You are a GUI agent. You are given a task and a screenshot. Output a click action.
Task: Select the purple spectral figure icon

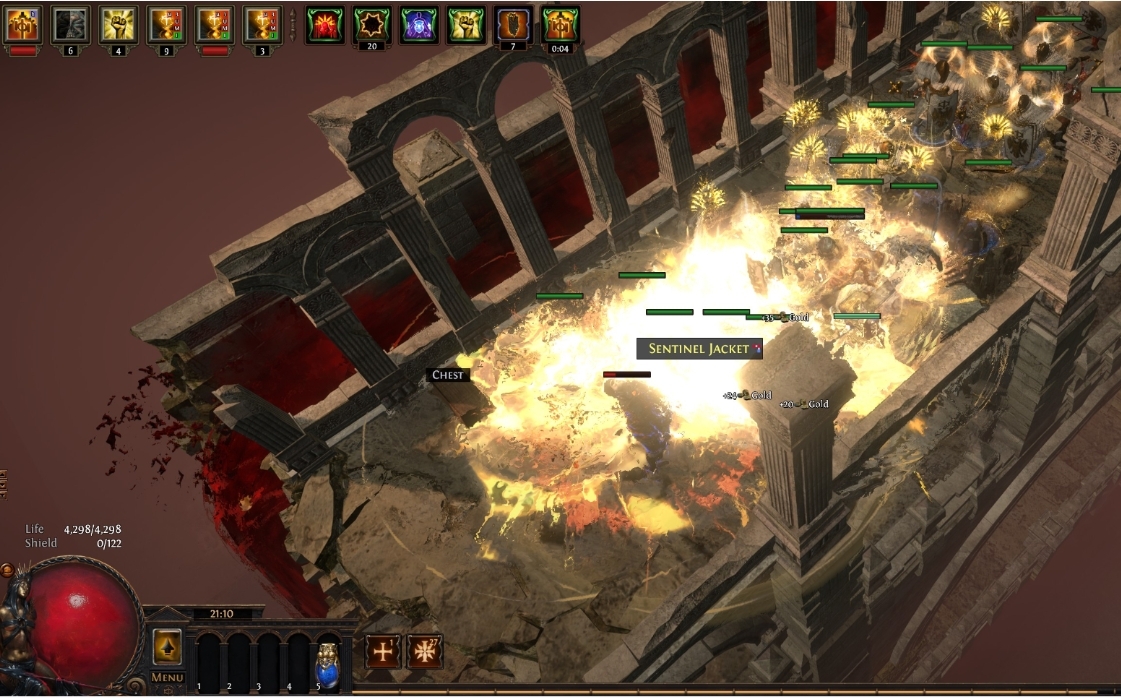419,24
